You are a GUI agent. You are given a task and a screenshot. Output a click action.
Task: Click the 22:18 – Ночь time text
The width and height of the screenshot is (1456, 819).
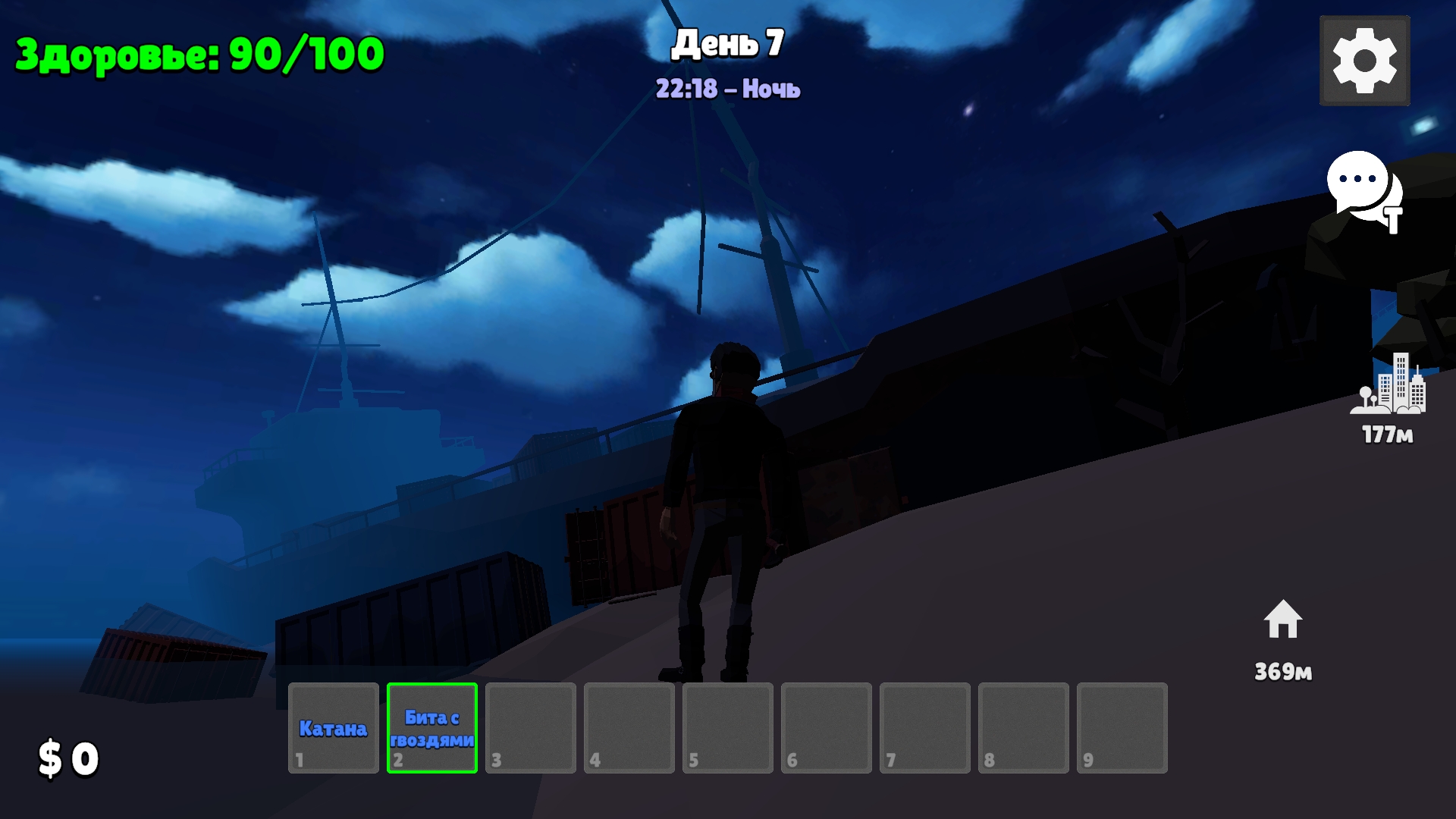click(x=729, y=89)
